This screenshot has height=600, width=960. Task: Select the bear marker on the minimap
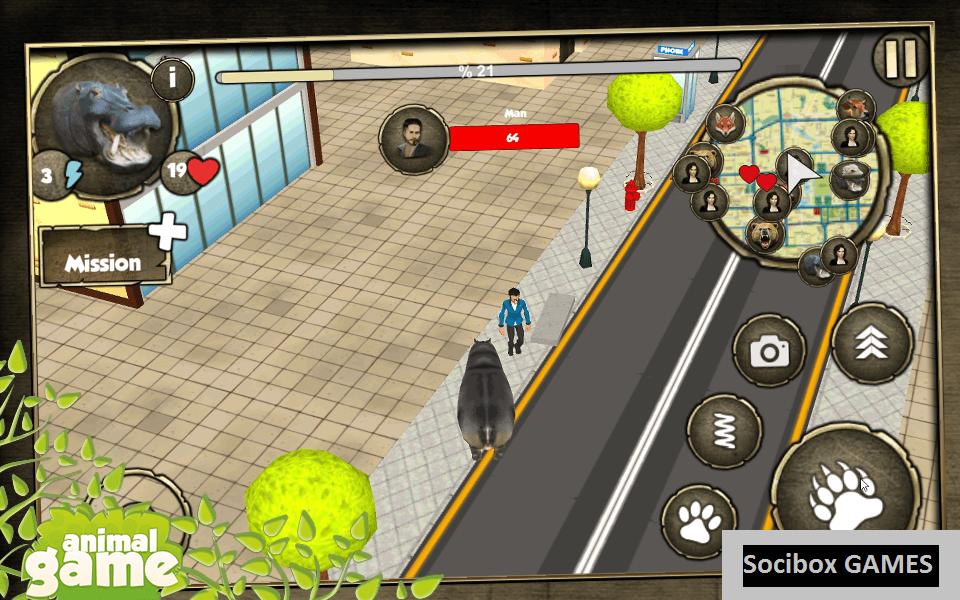(764, 236)
